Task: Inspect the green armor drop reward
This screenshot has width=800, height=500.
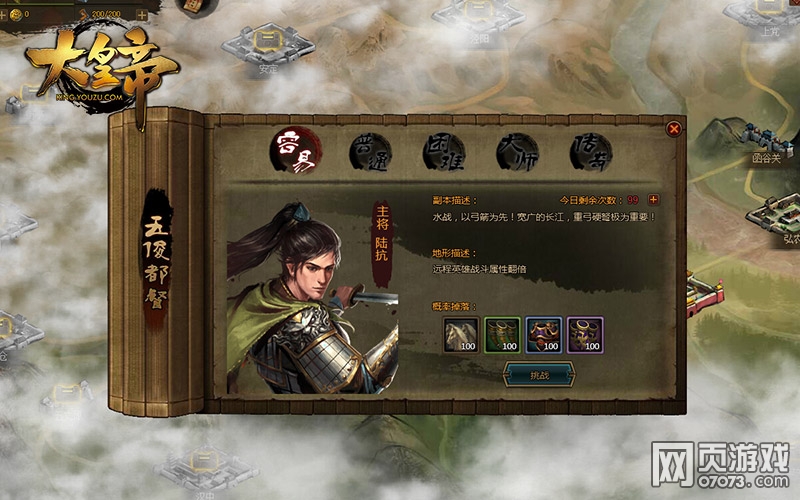Action: tap(503, 335)
